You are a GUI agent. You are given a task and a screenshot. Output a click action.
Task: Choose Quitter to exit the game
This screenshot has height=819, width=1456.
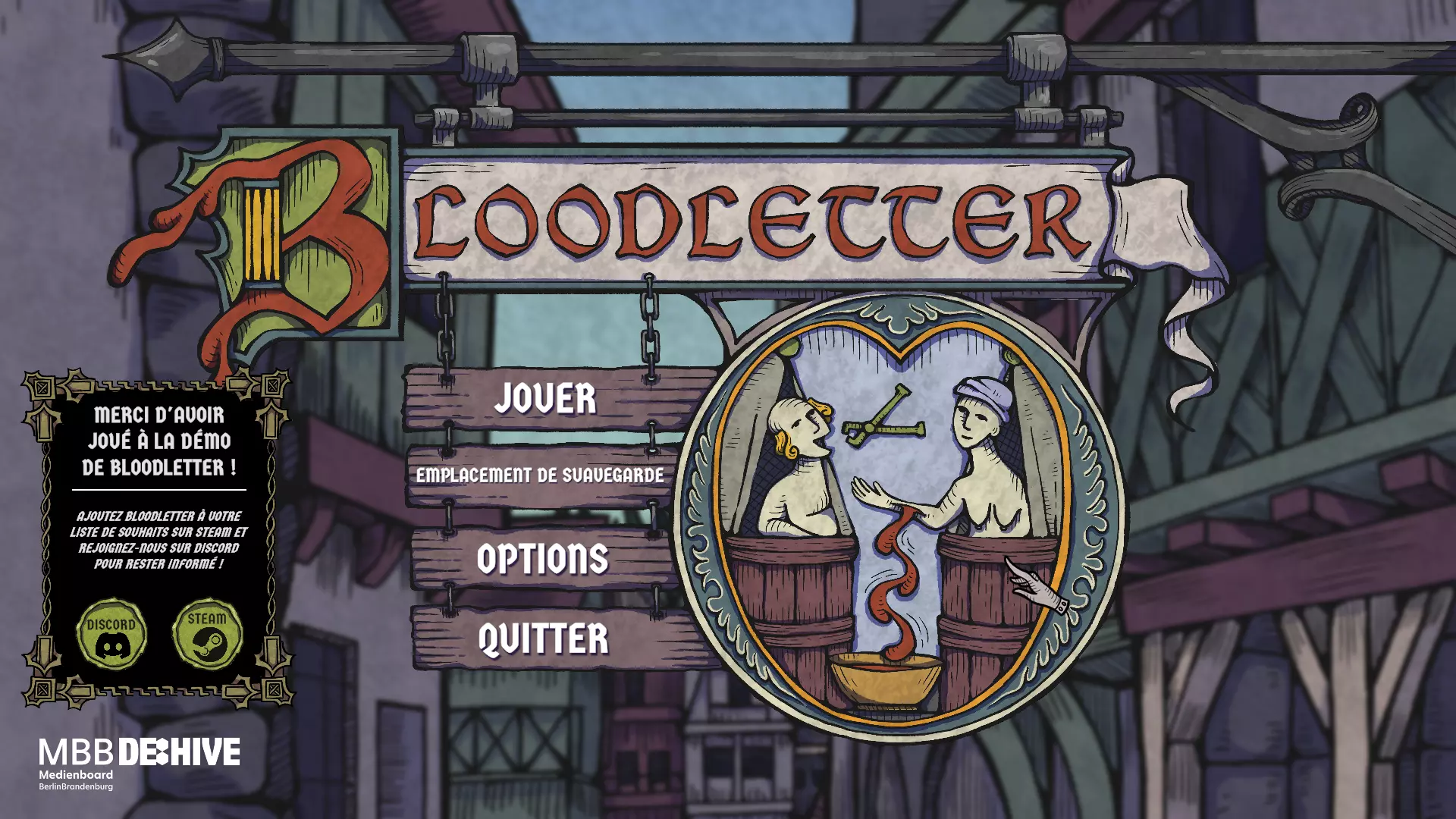point(543,639)
